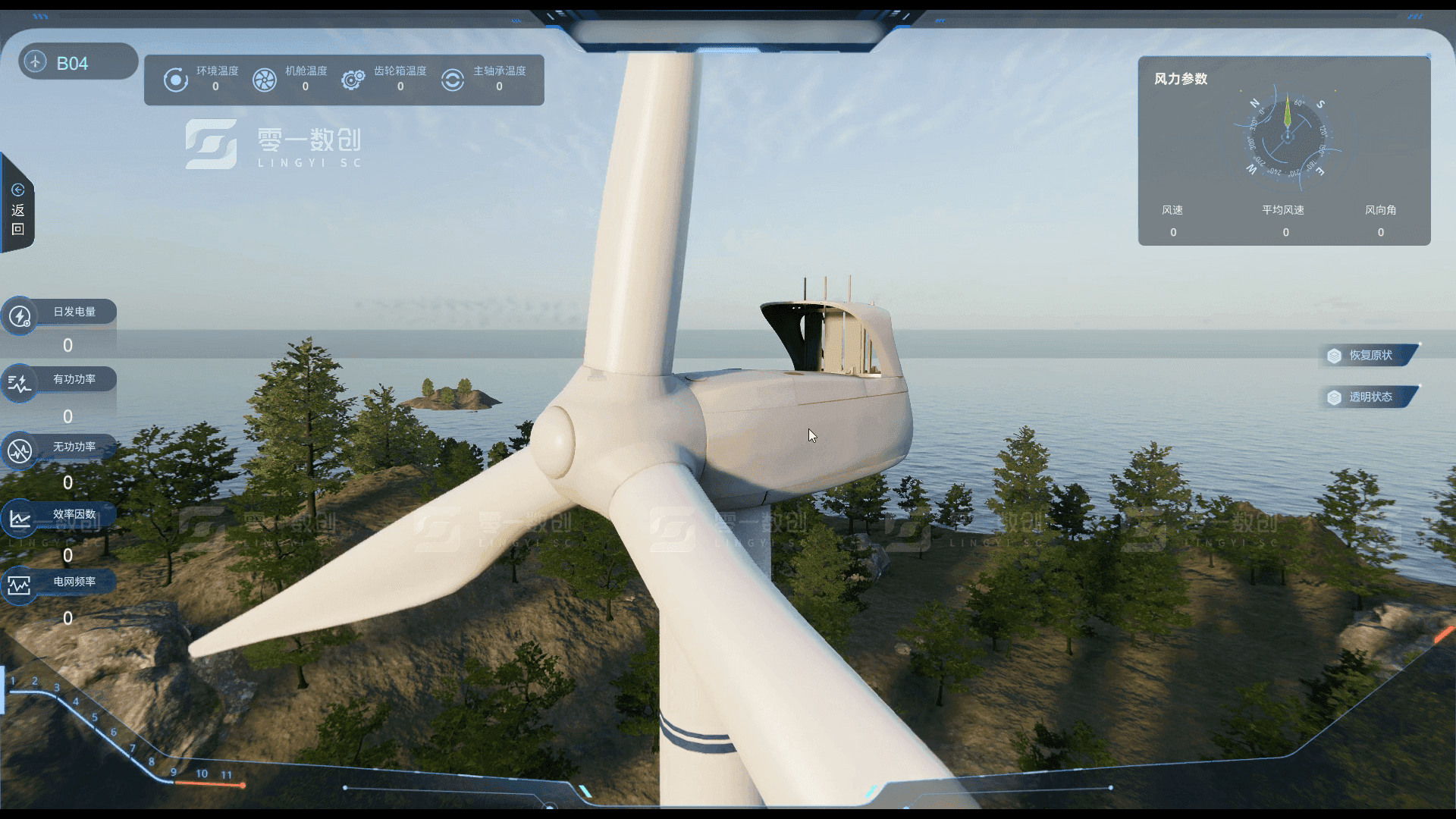Click the 机舱温度 nacelle temperature fan icon

(265, 80)
